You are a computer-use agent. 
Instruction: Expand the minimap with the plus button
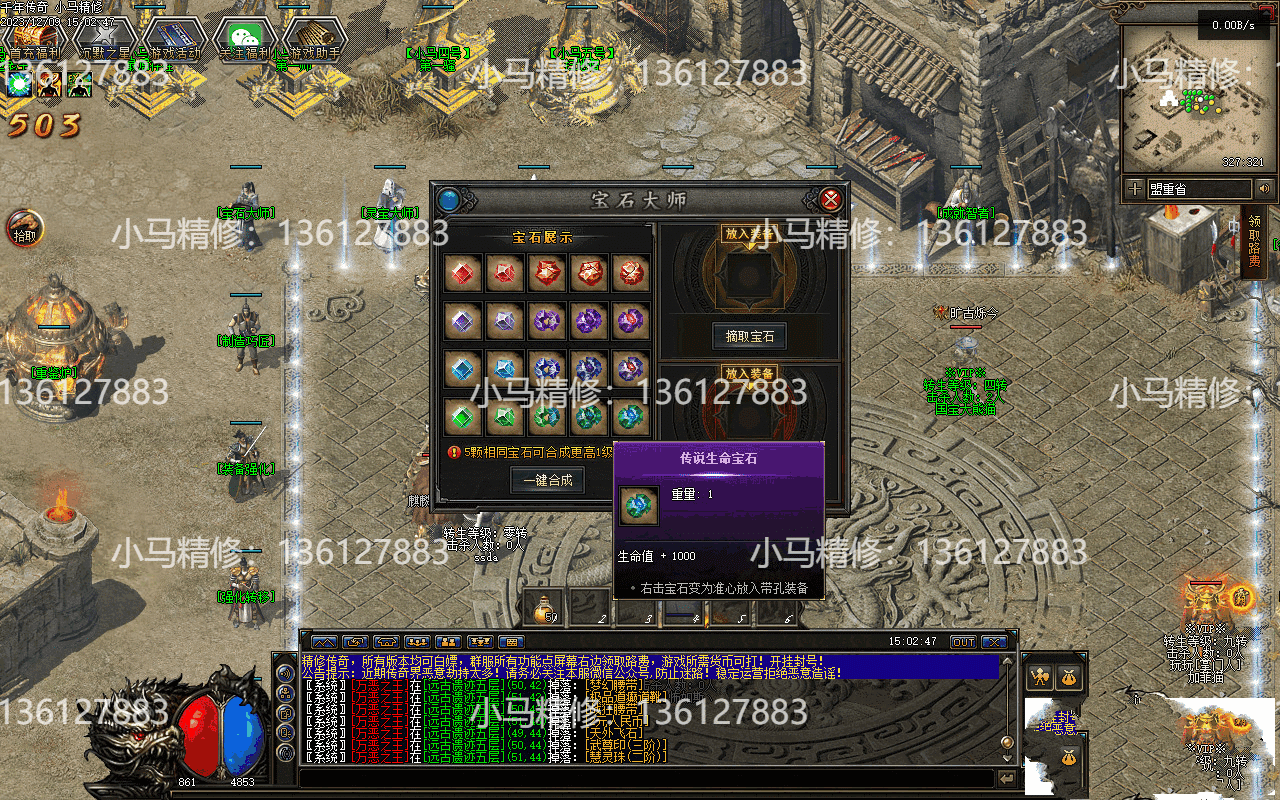tap(1134, 188)
